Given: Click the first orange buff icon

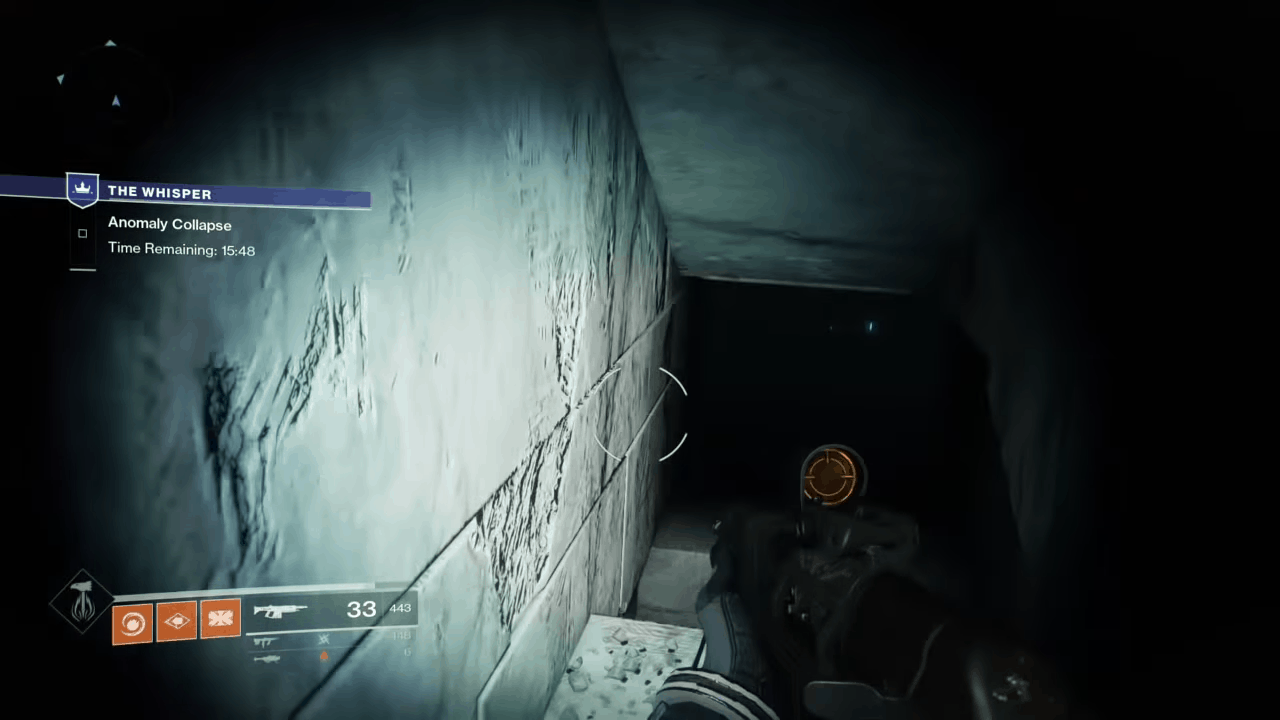Looking at the screenshot, I should (132, 621).
